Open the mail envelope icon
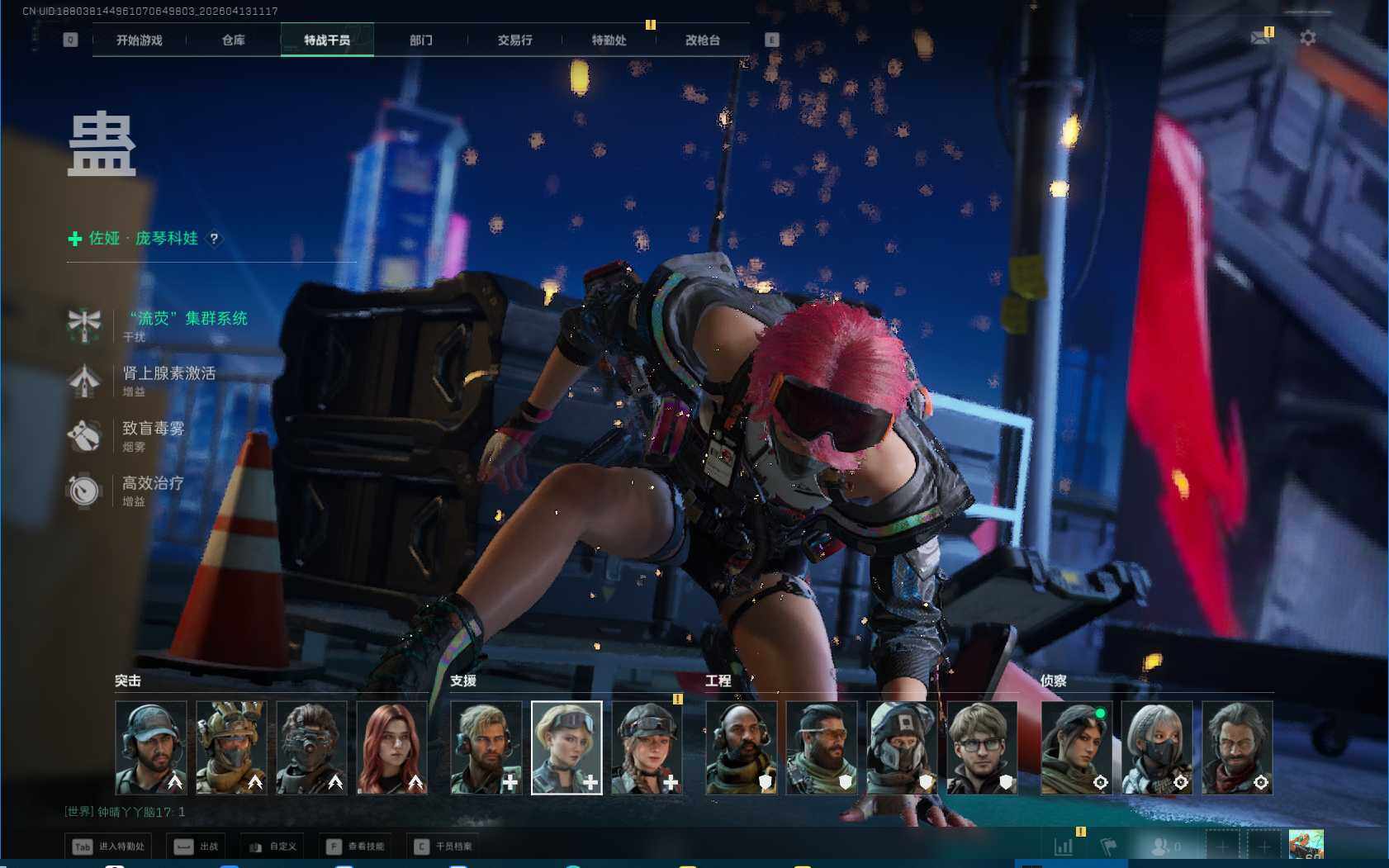 [x=1260, y=38]
